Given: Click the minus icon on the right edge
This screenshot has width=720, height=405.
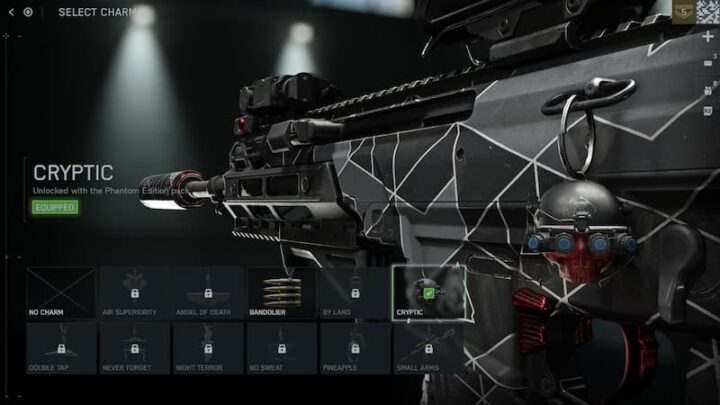Looking at the screenshot, I should 708,62.
